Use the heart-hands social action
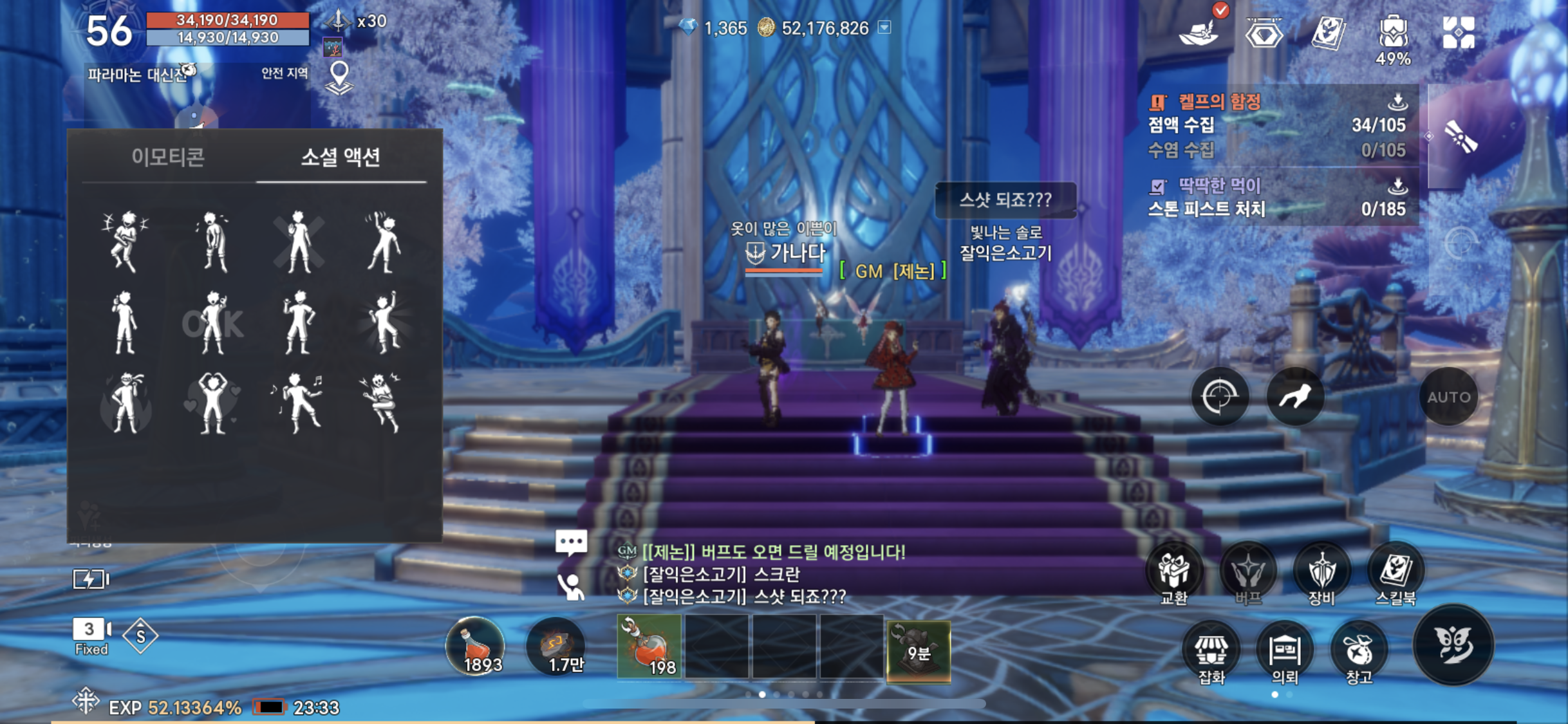 [212, 403]
